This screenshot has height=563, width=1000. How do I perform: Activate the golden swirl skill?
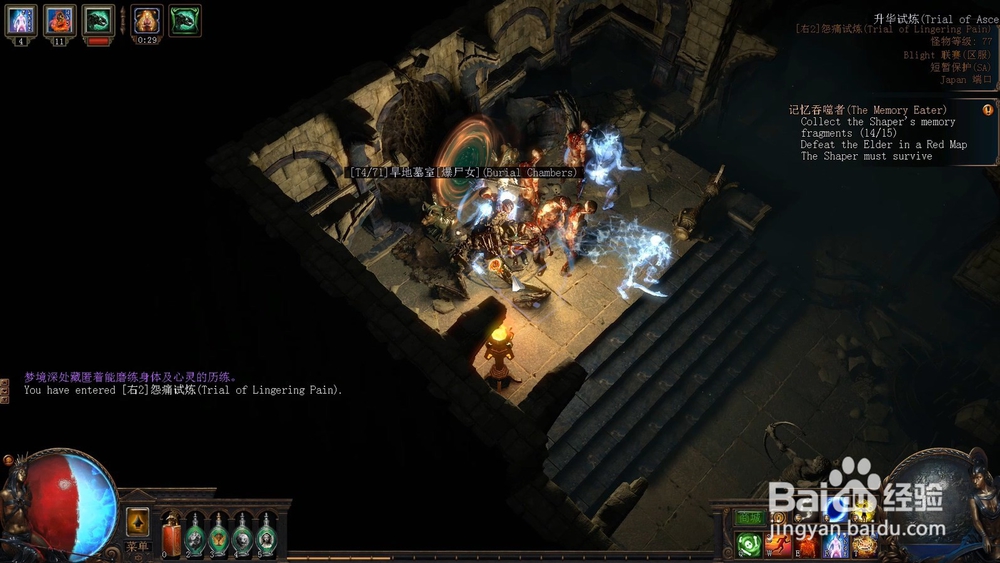[x=863, y=545]
